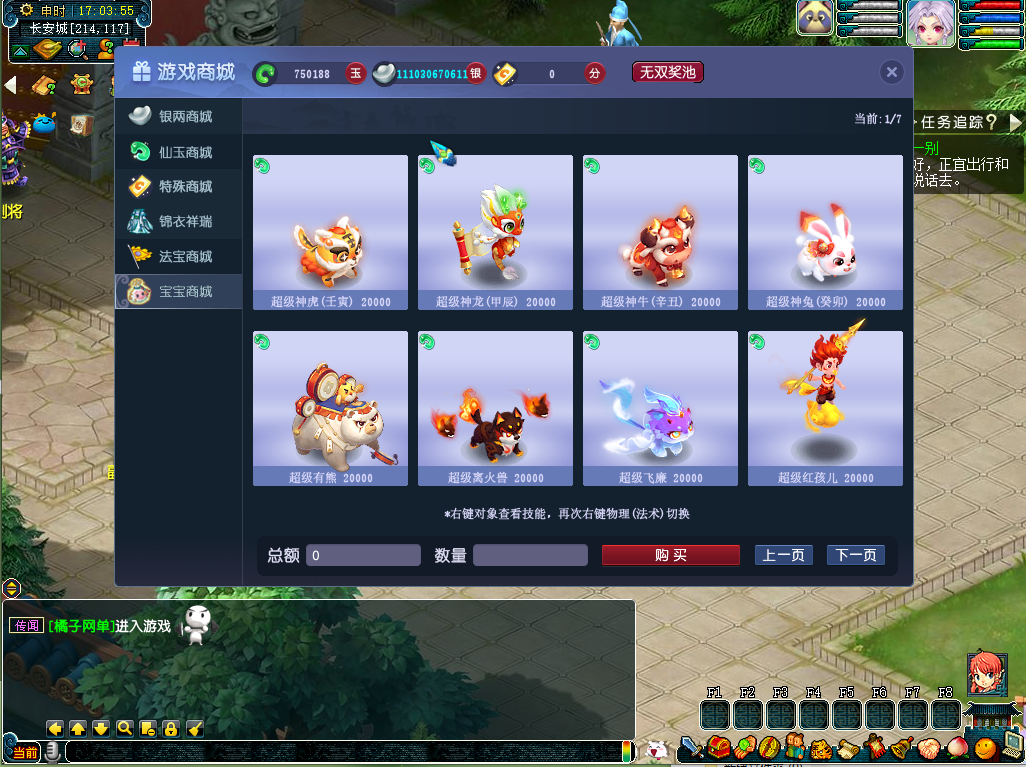Return to previous page with 上一页
This screenshot has width=1026, height=767.
click(x=783, y=555)
